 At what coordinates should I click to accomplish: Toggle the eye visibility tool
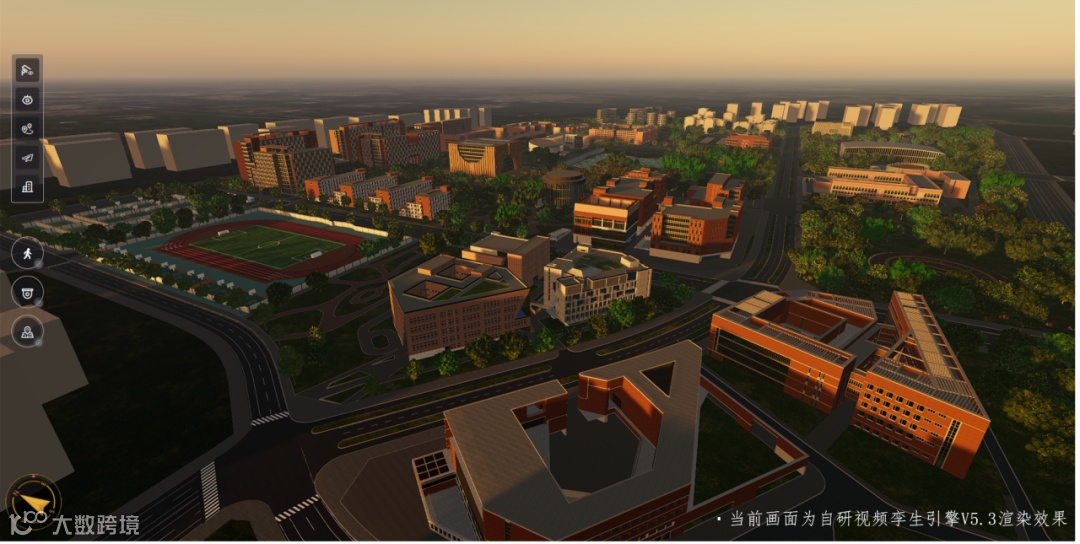(27, 99)
